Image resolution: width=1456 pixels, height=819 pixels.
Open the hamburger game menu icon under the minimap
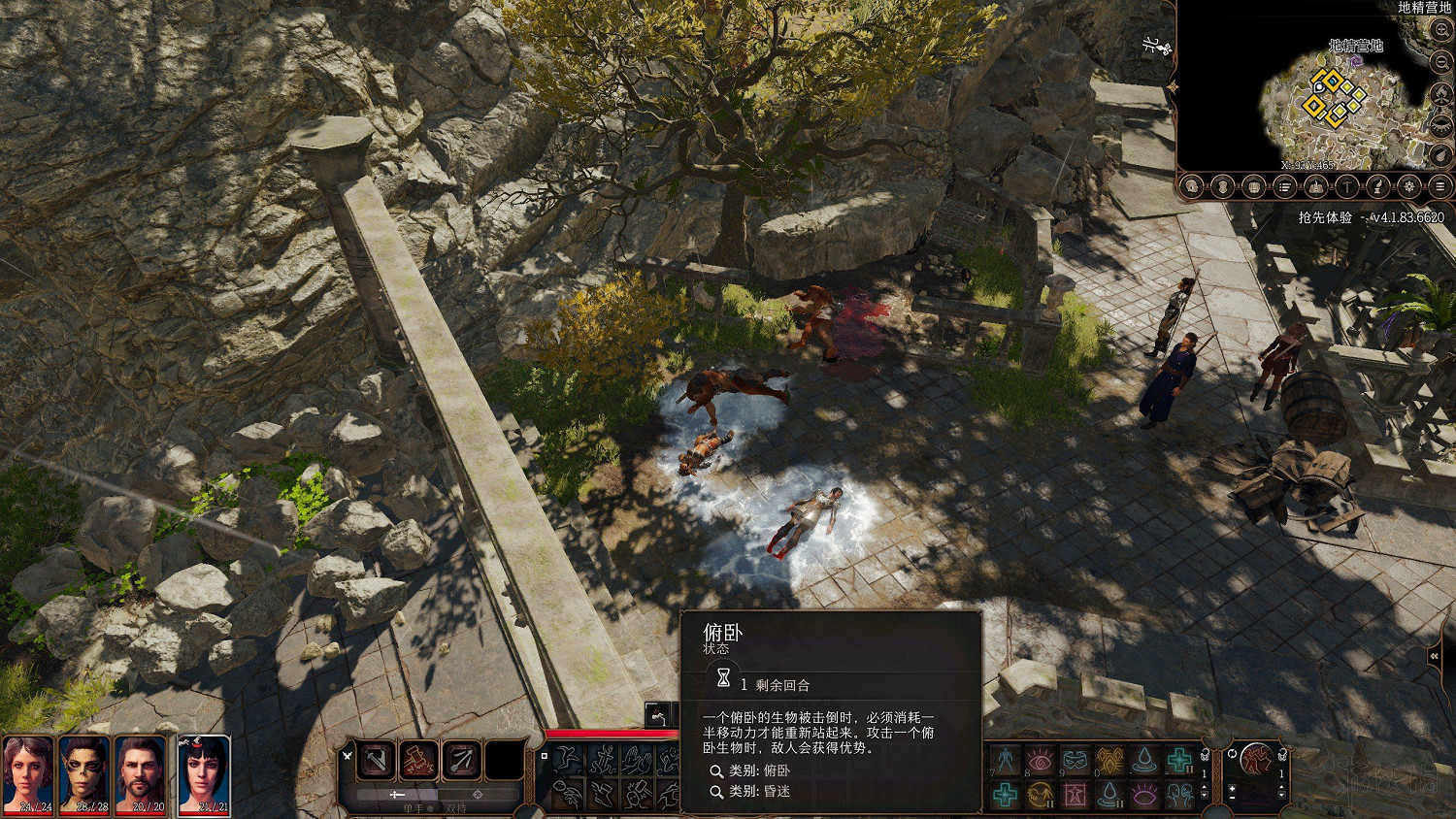click(1442, 184)
